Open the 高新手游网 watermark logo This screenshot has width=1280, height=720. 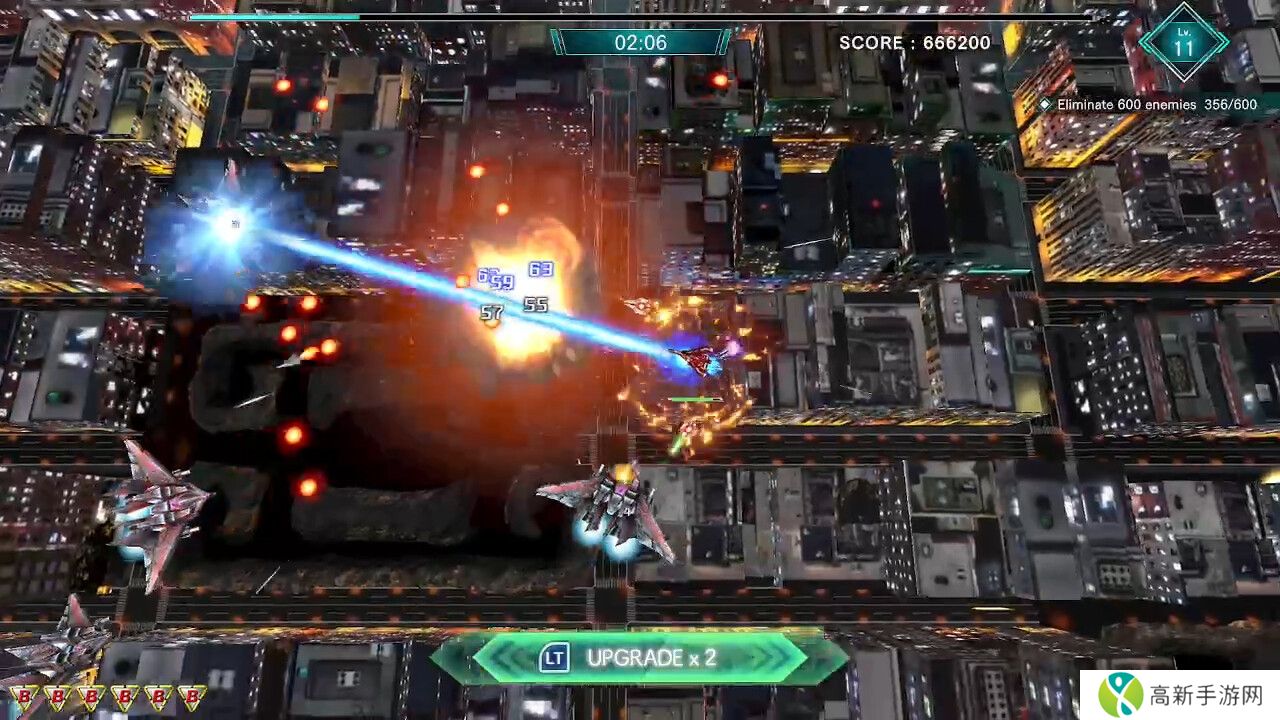(1179, 692)
